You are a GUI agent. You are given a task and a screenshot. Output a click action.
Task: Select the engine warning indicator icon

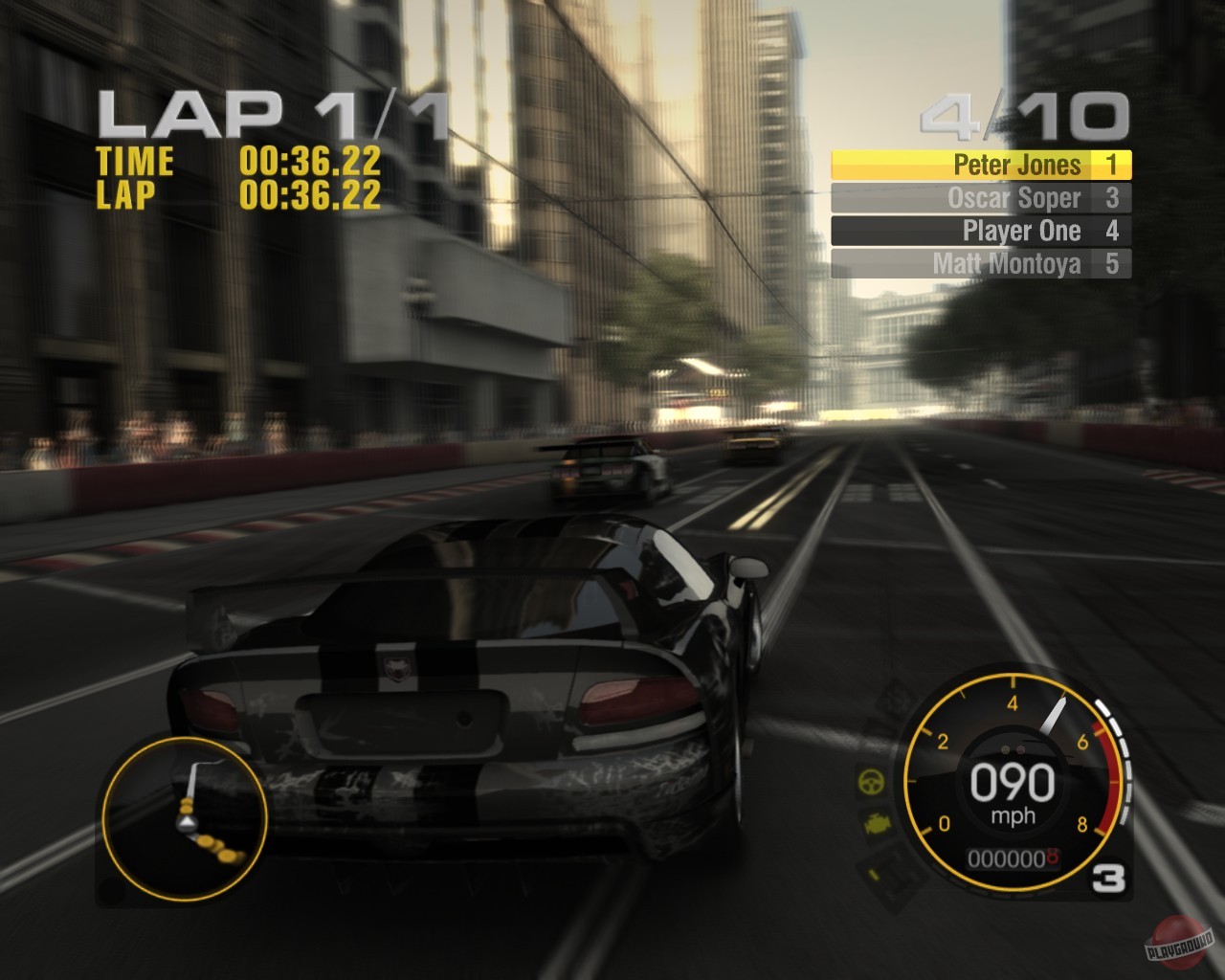878,822
